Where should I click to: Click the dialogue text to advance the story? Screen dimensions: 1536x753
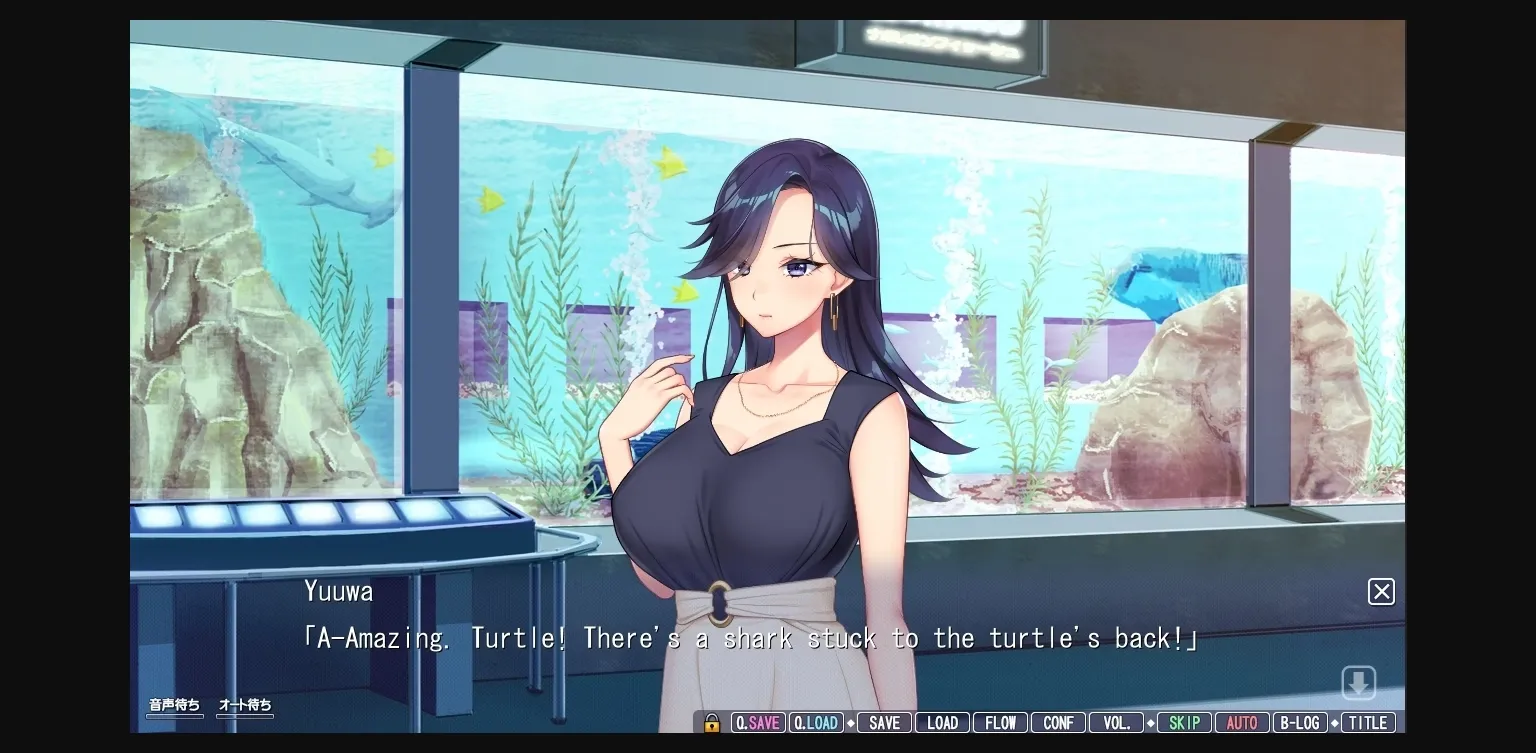(x=750, y=638)
